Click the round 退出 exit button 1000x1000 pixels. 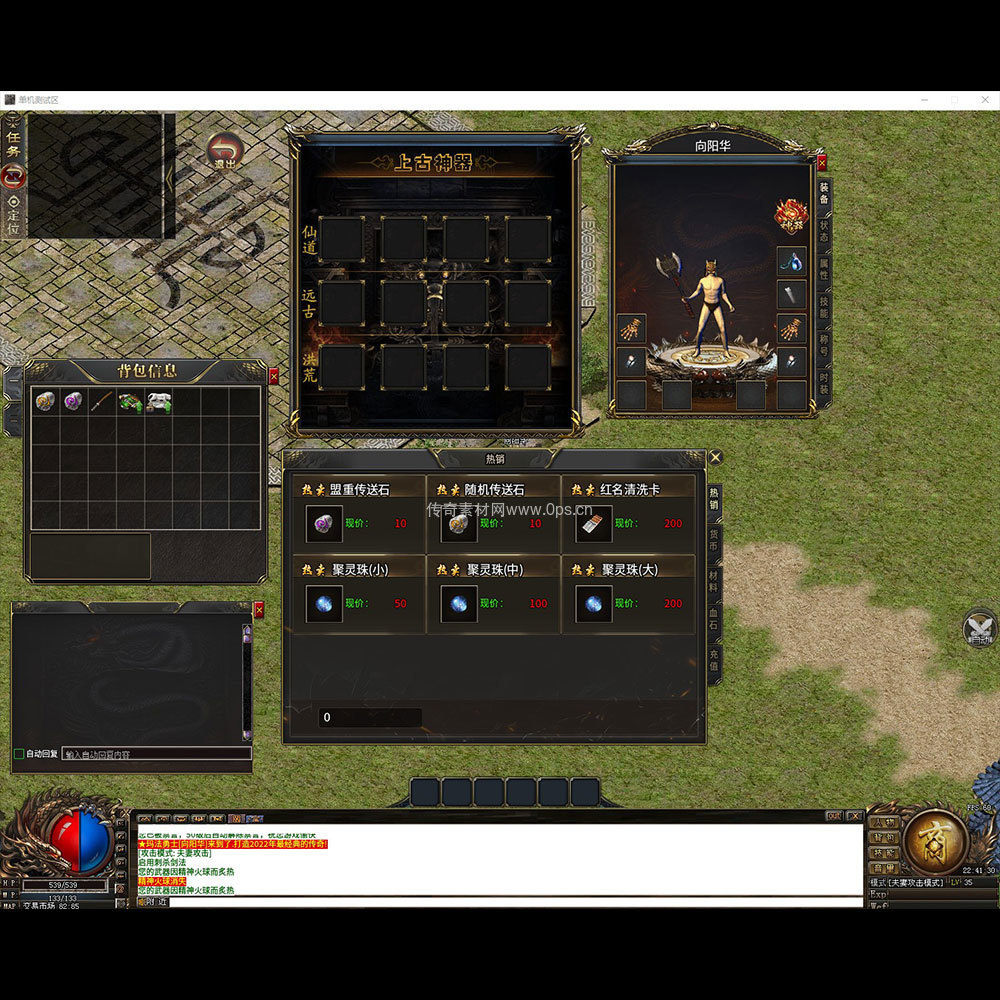225,152
